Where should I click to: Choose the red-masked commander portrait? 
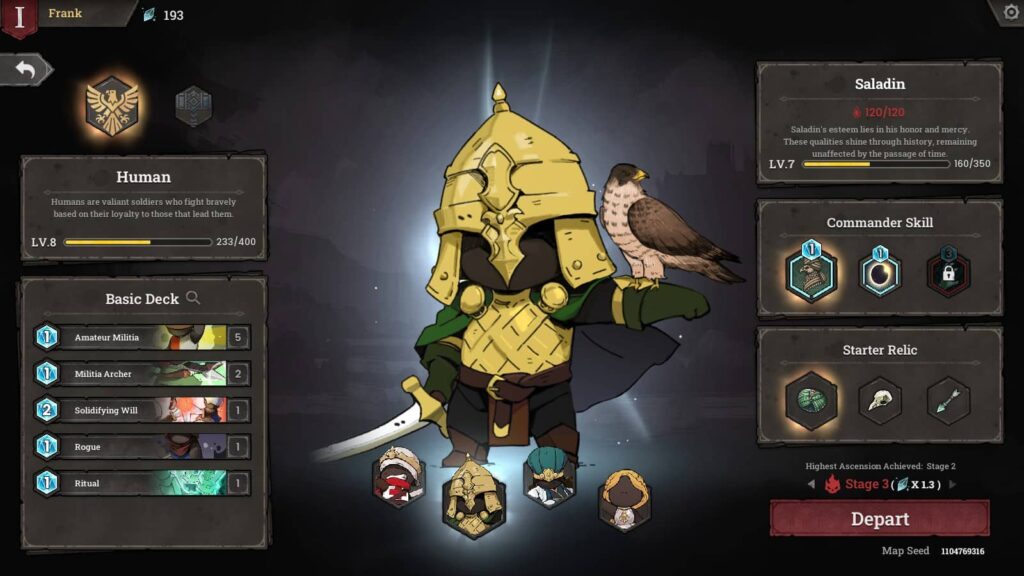coord(397,478)
